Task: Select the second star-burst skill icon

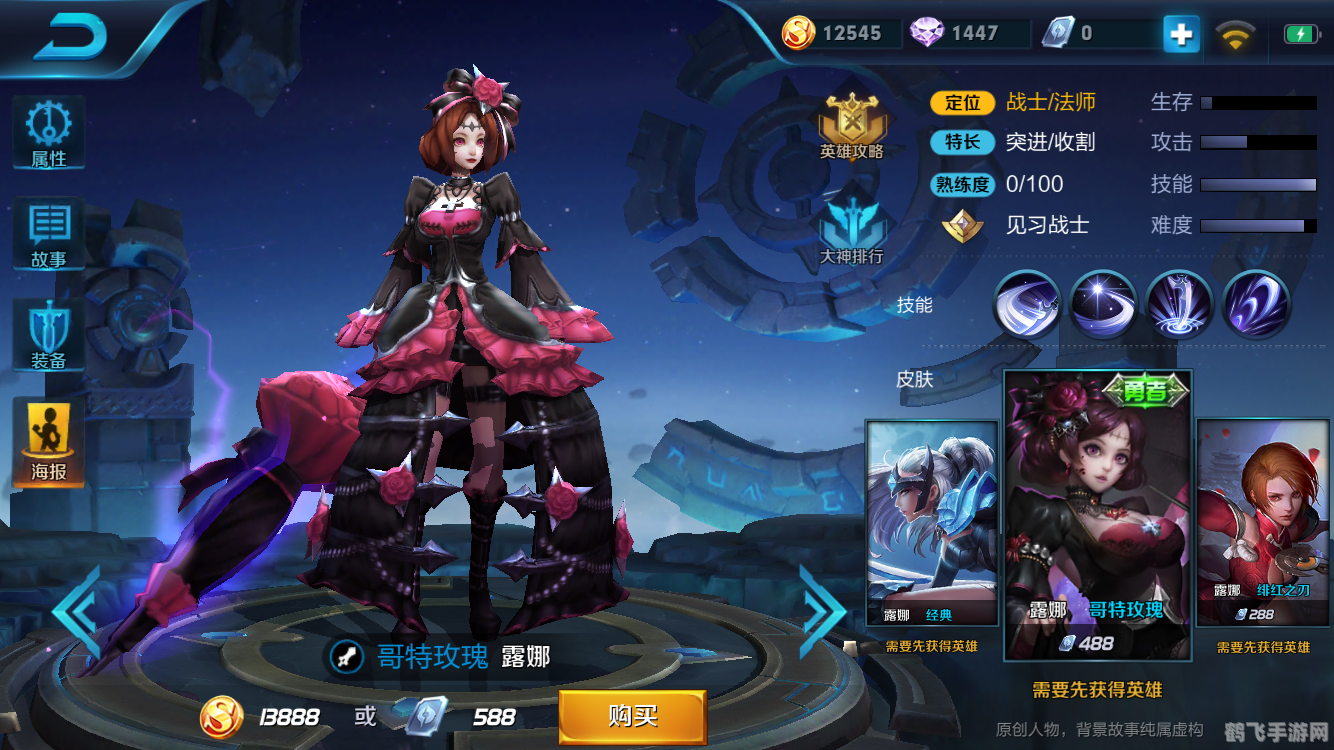Action: [1103, 304]
